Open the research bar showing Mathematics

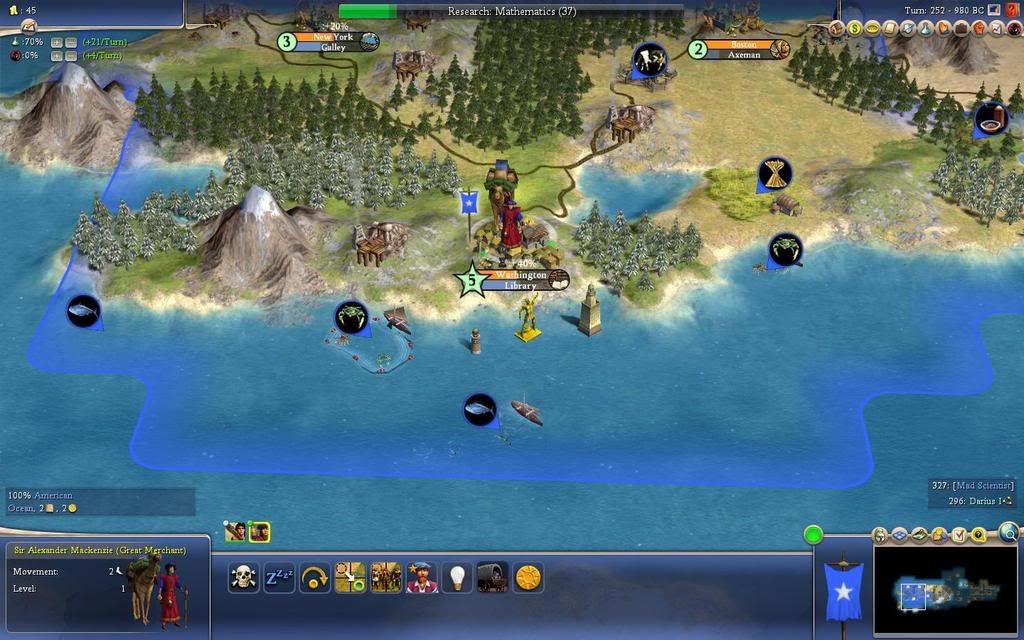point(511,11)
